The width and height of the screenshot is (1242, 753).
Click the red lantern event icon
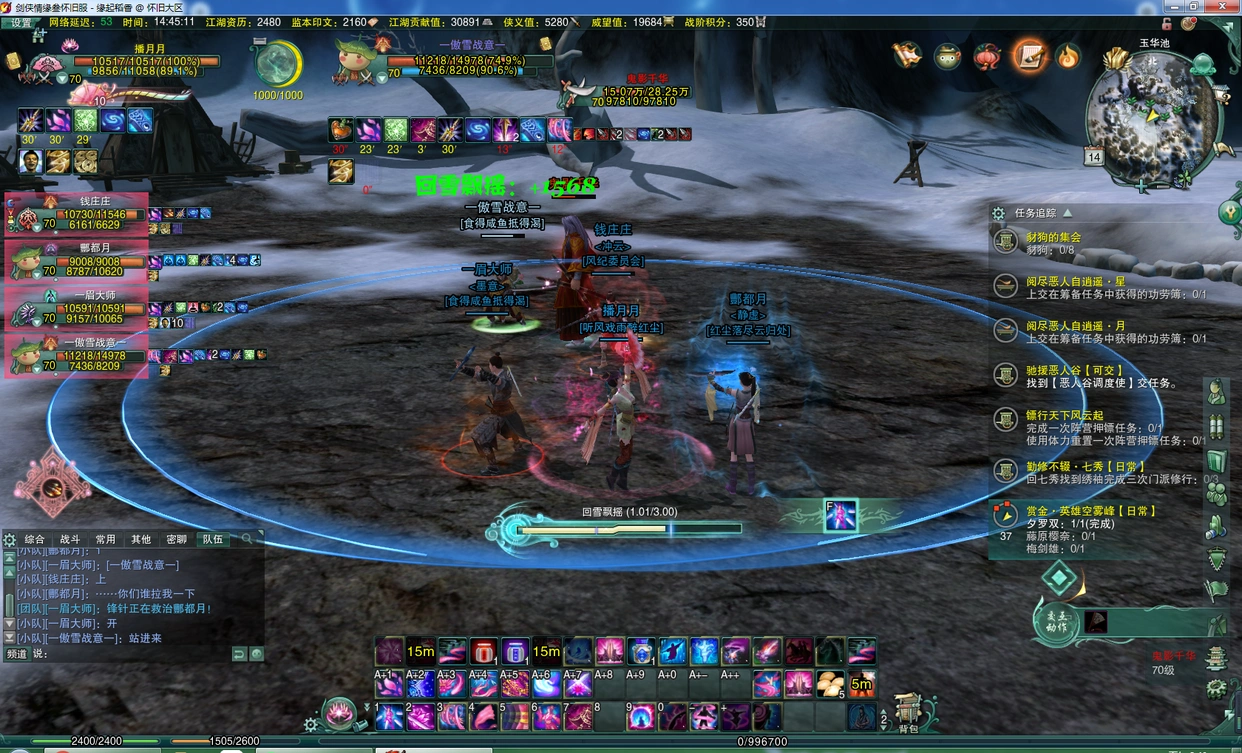tap(987, 56)
